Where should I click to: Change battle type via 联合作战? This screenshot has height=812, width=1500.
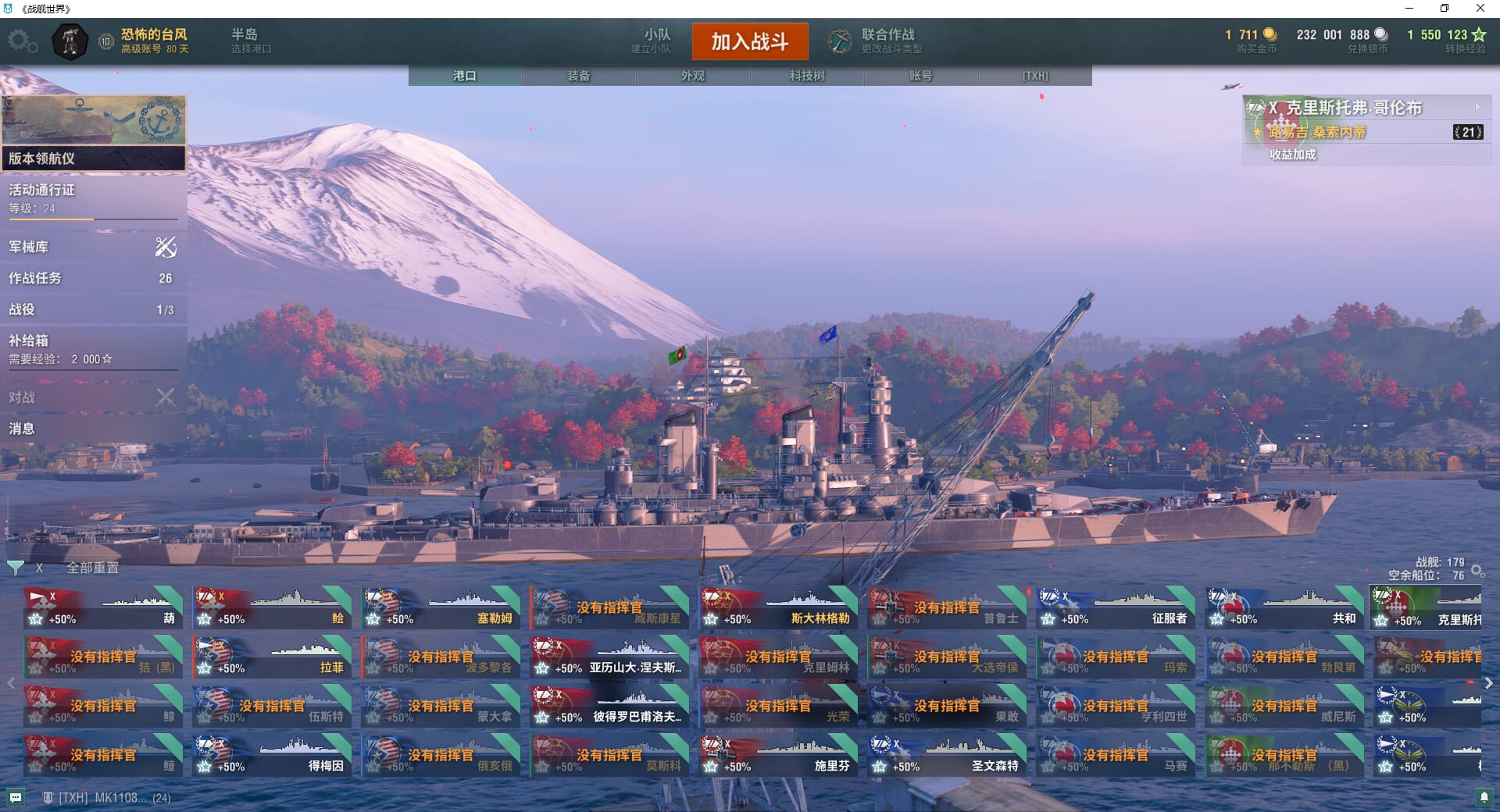[877, 41]
